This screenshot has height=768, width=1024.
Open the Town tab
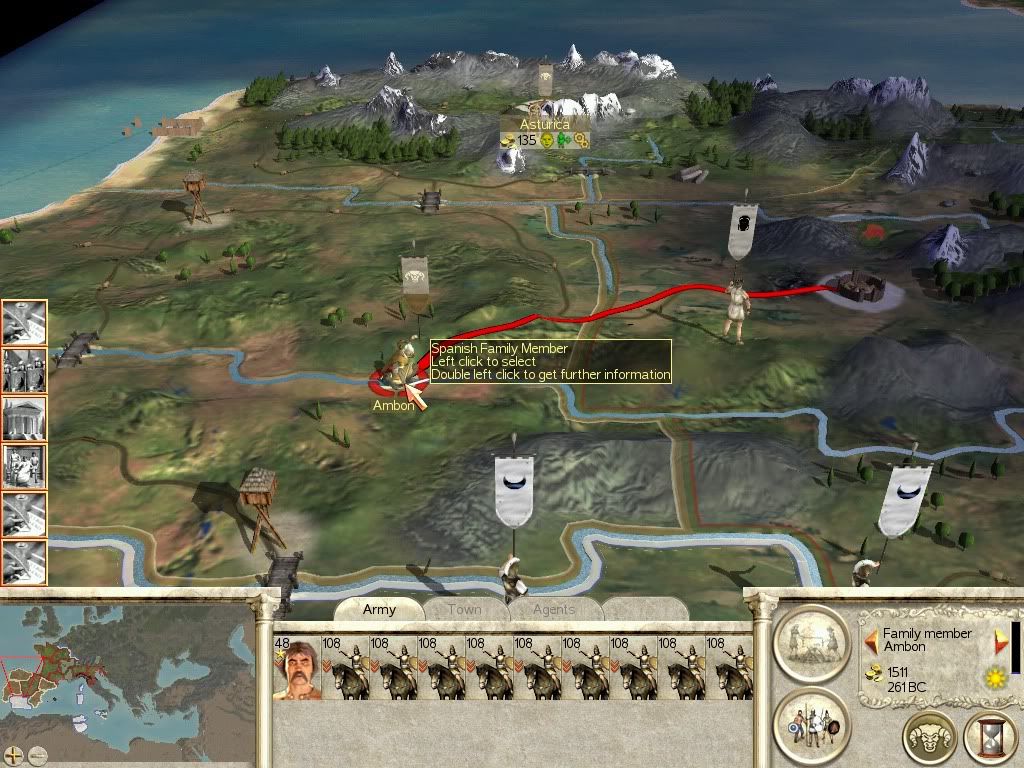pyautogui.click(x=465, y=610)
